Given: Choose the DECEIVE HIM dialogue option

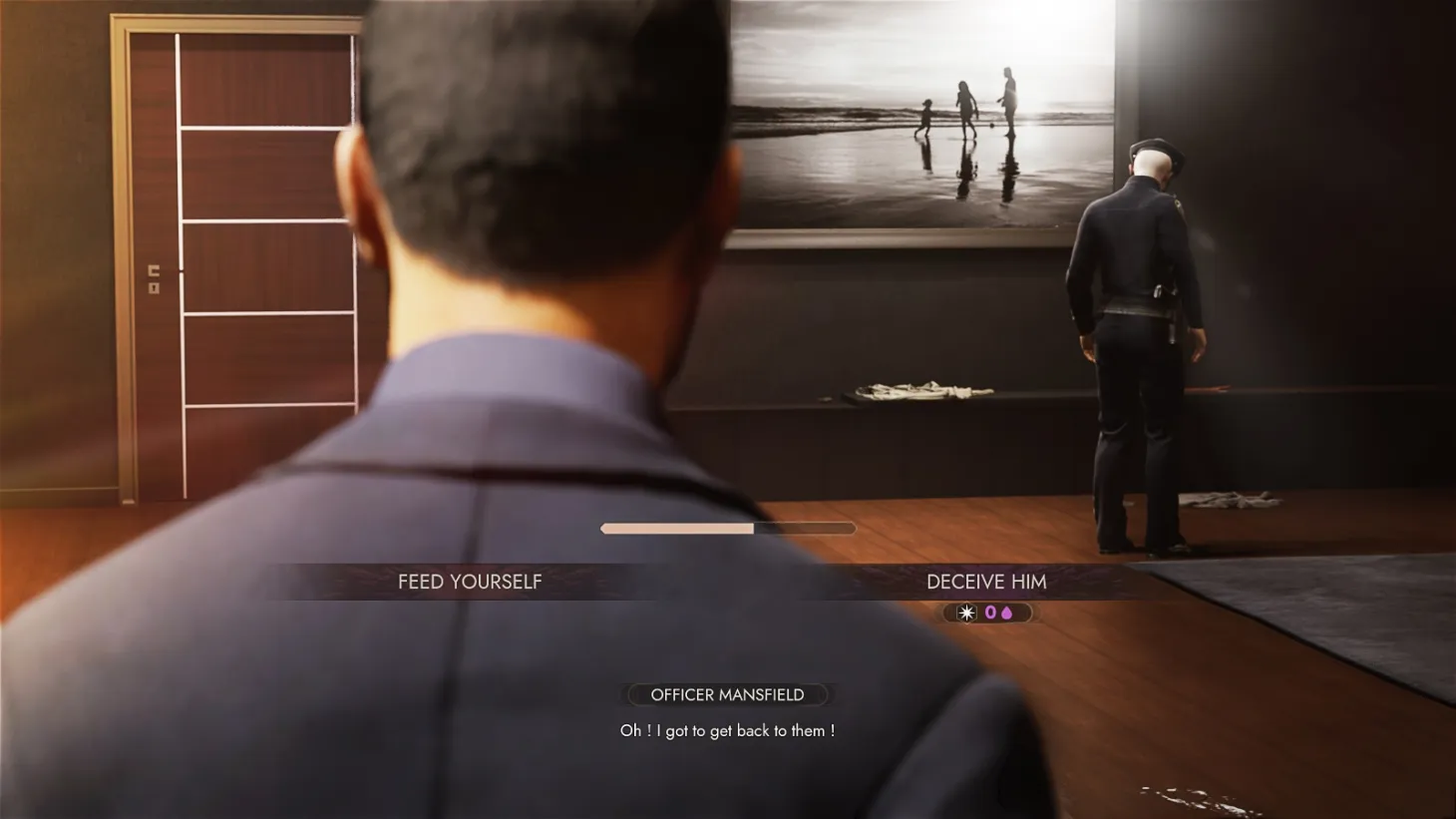Looking at the screenshot, I should (x=986, y=582).
